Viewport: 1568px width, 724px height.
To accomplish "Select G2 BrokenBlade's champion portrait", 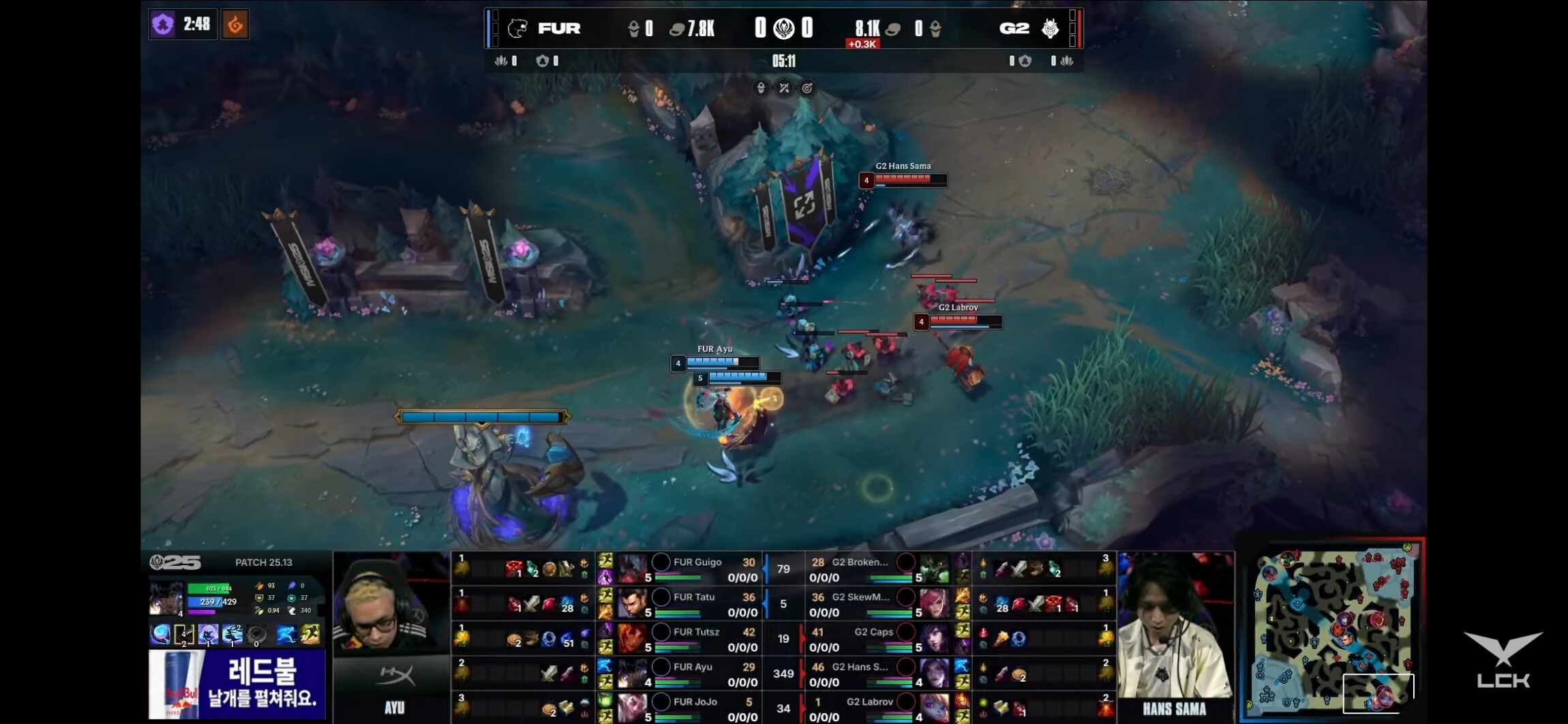I will pyautogui.click(x=933, y=569).
